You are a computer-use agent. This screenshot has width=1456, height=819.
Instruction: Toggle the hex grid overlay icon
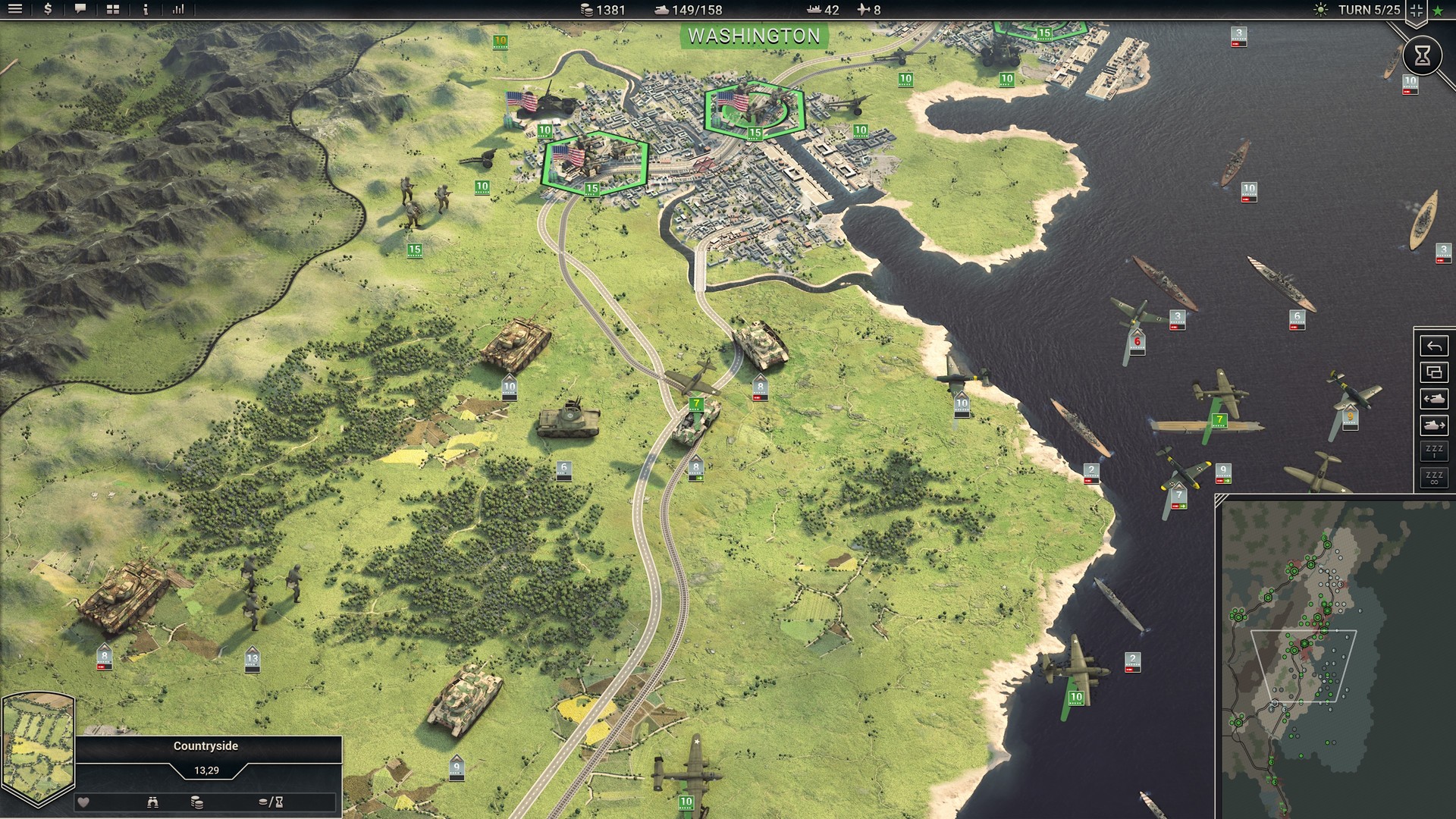click(x=1417, y=10)
